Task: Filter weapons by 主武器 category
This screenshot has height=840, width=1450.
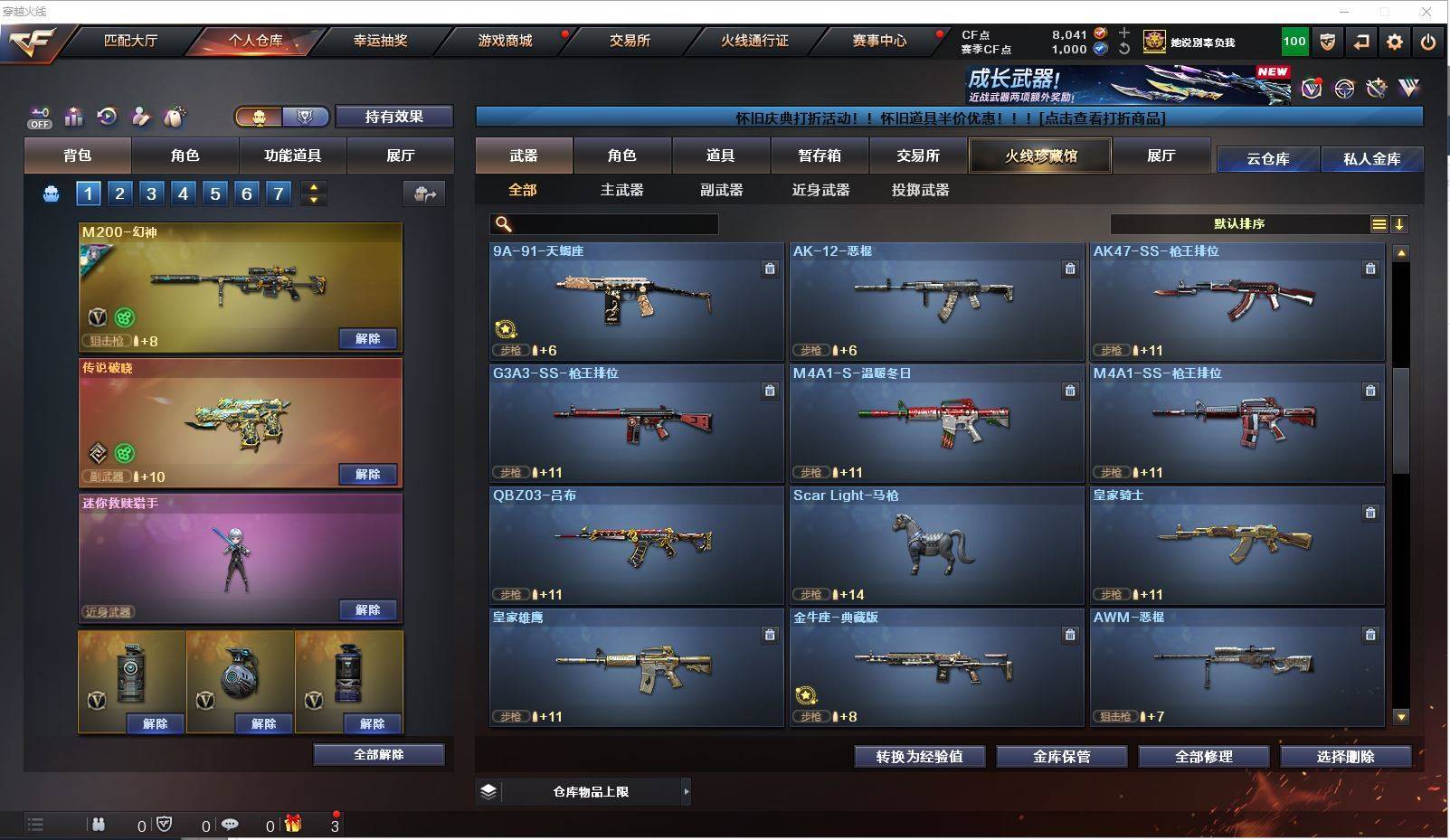Action: click(x=622, y=190)
